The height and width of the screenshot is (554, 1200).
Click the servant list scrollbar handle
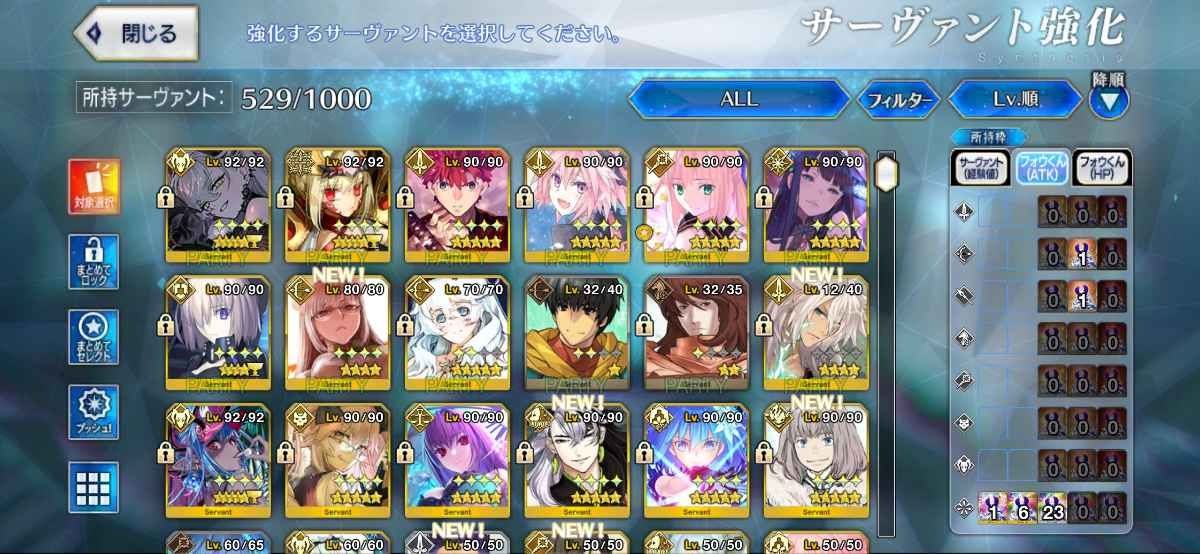pyautogui.click(x=886, y=172)
